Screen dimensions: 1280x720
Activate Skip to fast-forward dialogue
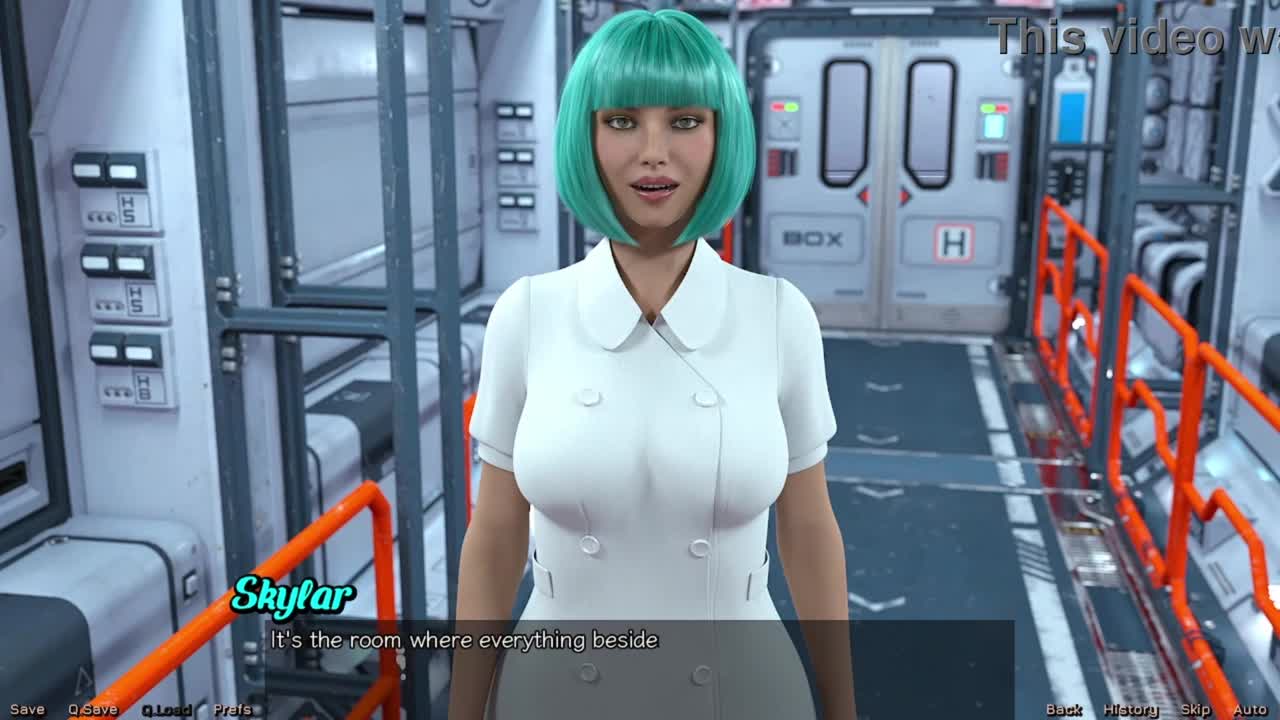[x=1195, y=709]
